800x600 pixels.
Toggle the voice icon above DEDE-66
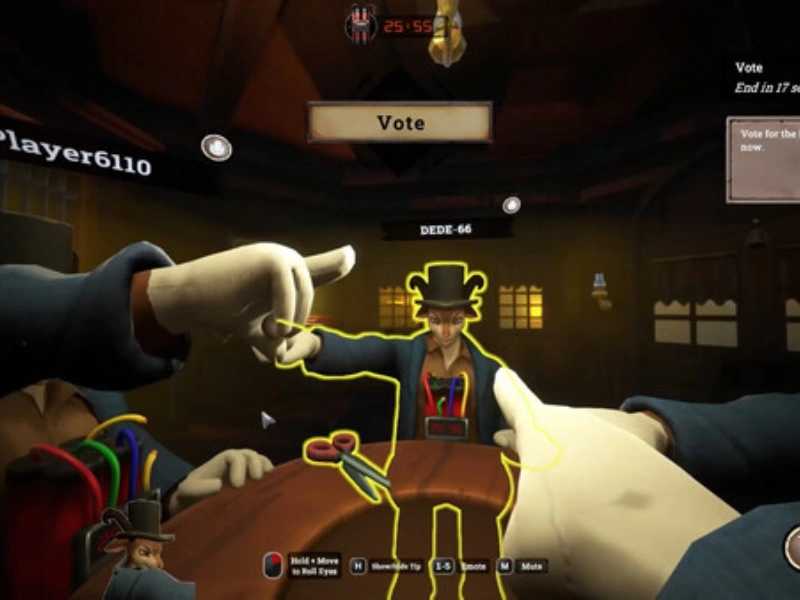(x=512, y=205)
